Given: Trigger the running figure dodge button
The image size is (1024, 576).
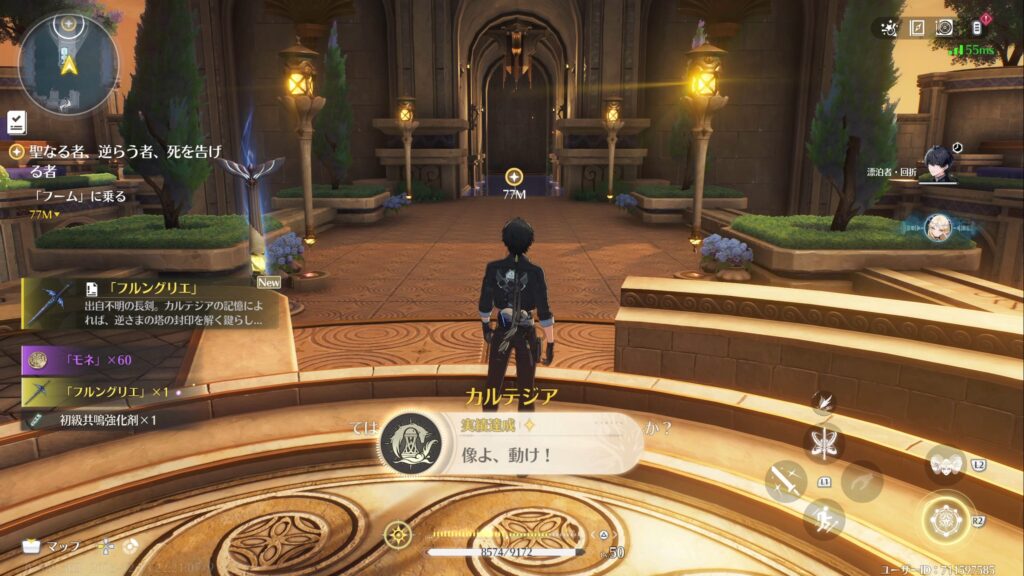Looking at the screenshot, I should point(825,519).
